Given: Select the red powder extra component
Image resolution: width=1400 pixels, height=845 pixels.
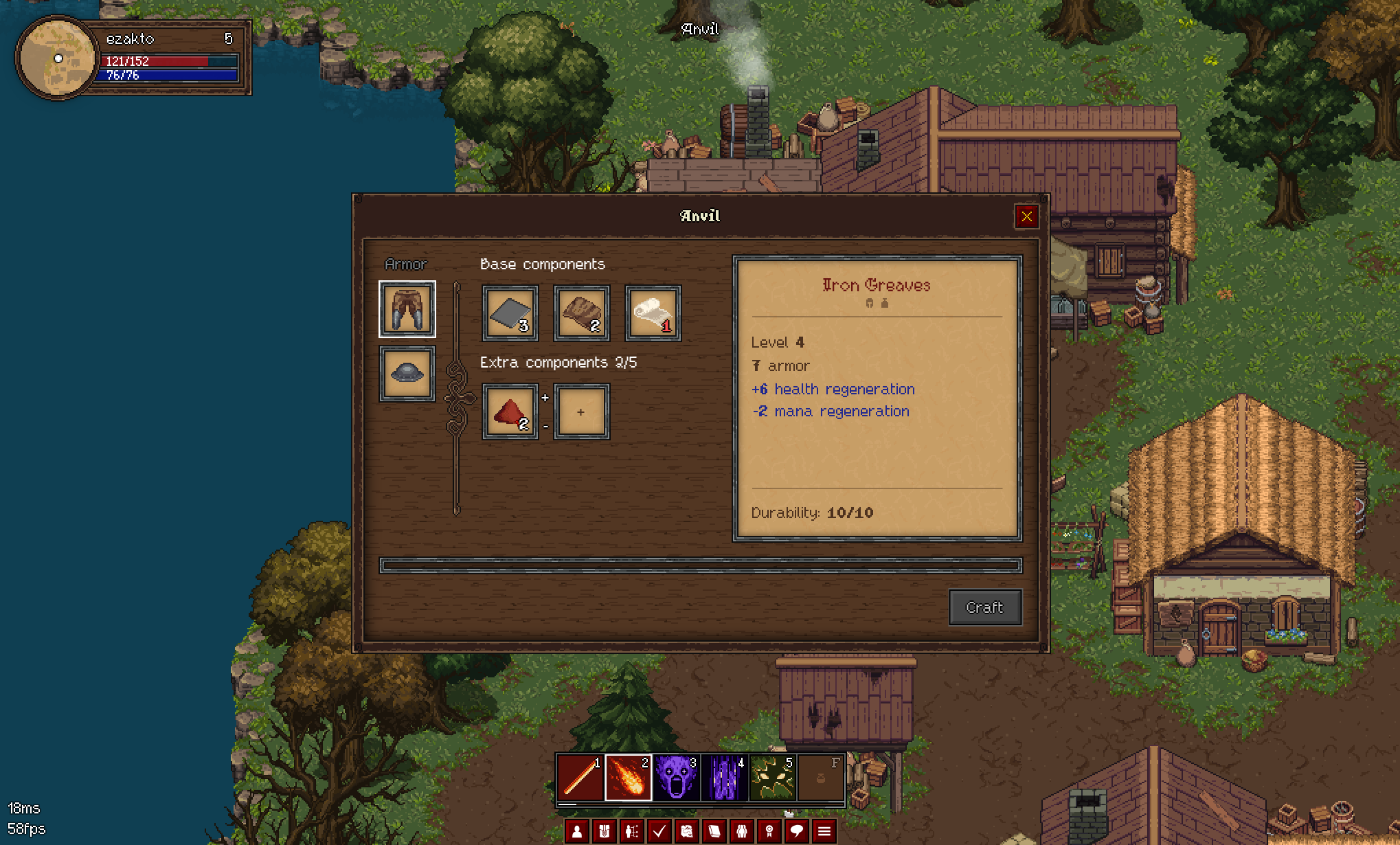Looking at the screenshot, I should click(510, 412).
